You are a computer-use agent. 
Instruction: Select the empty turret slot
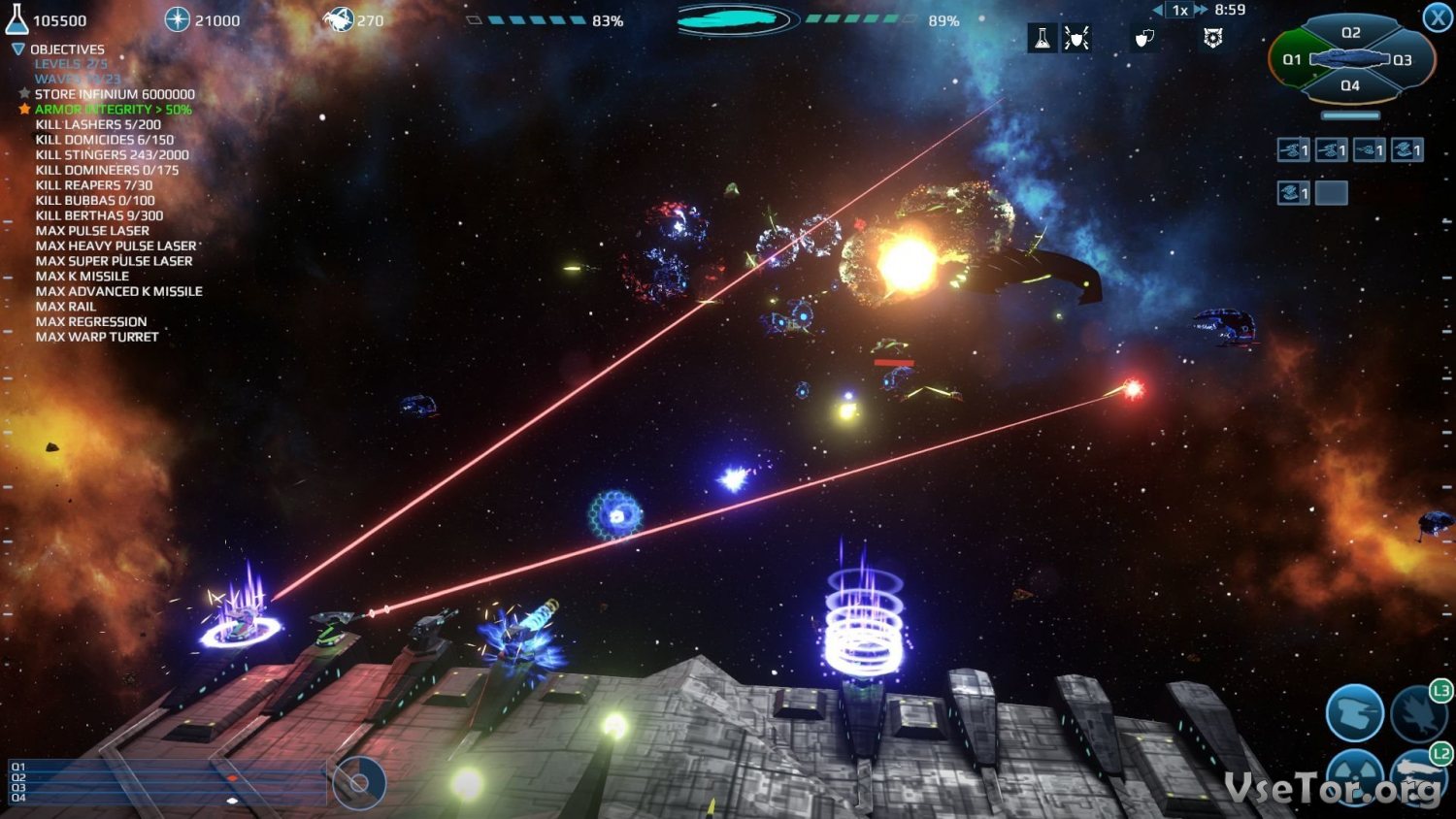1331,193
